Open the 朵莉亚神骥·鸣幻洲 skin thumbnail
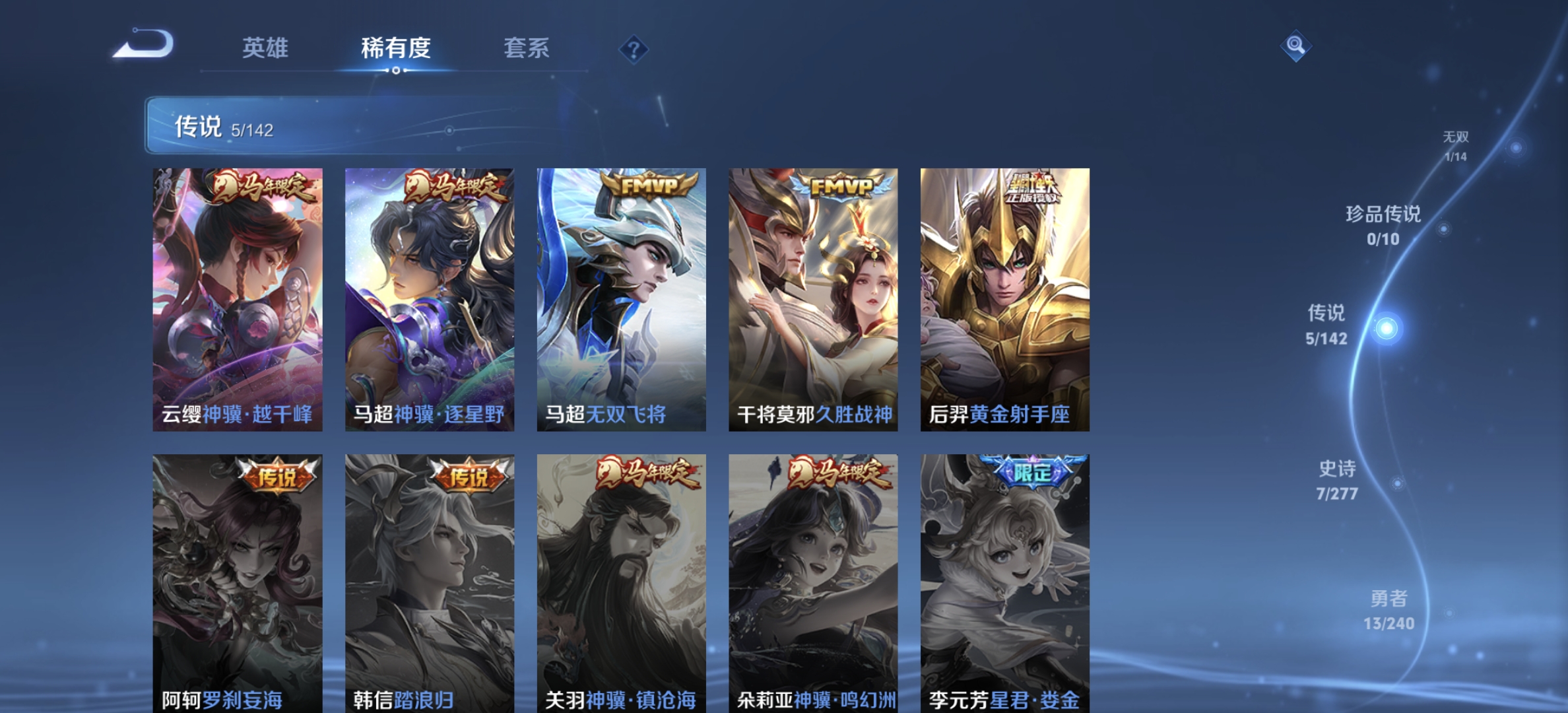The height and width of the screenshot is (713, 1568). 813,581
